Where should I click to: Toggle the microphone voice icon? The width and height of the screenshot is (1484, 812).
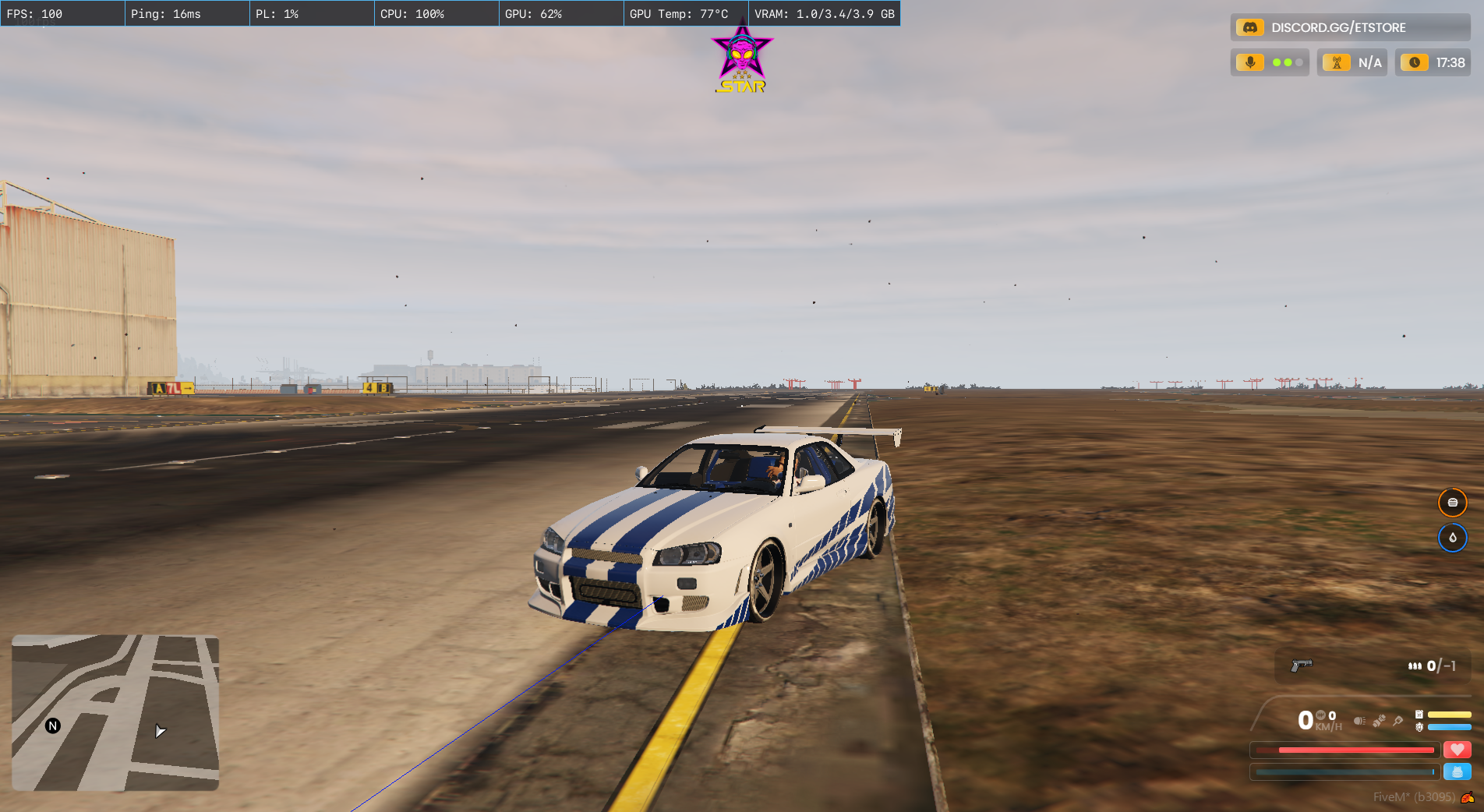(x=1250, y=62)
